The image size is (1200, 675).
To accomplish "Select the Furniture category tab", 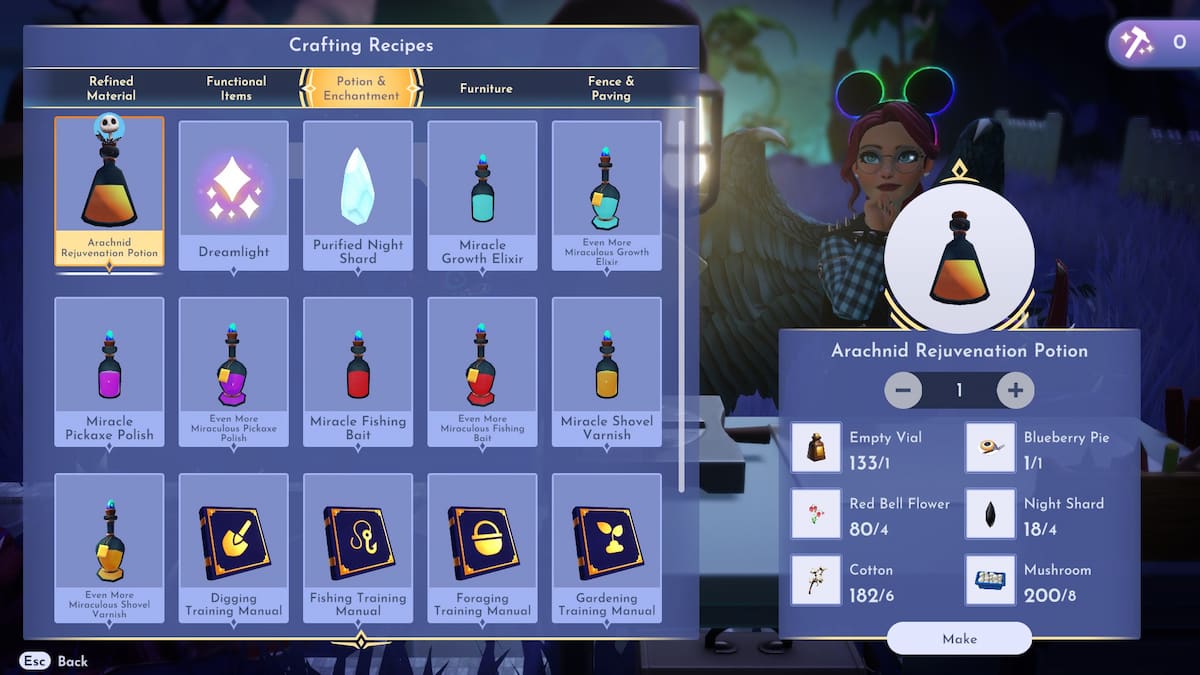I will pyautogui.click(x=486, y=88).
